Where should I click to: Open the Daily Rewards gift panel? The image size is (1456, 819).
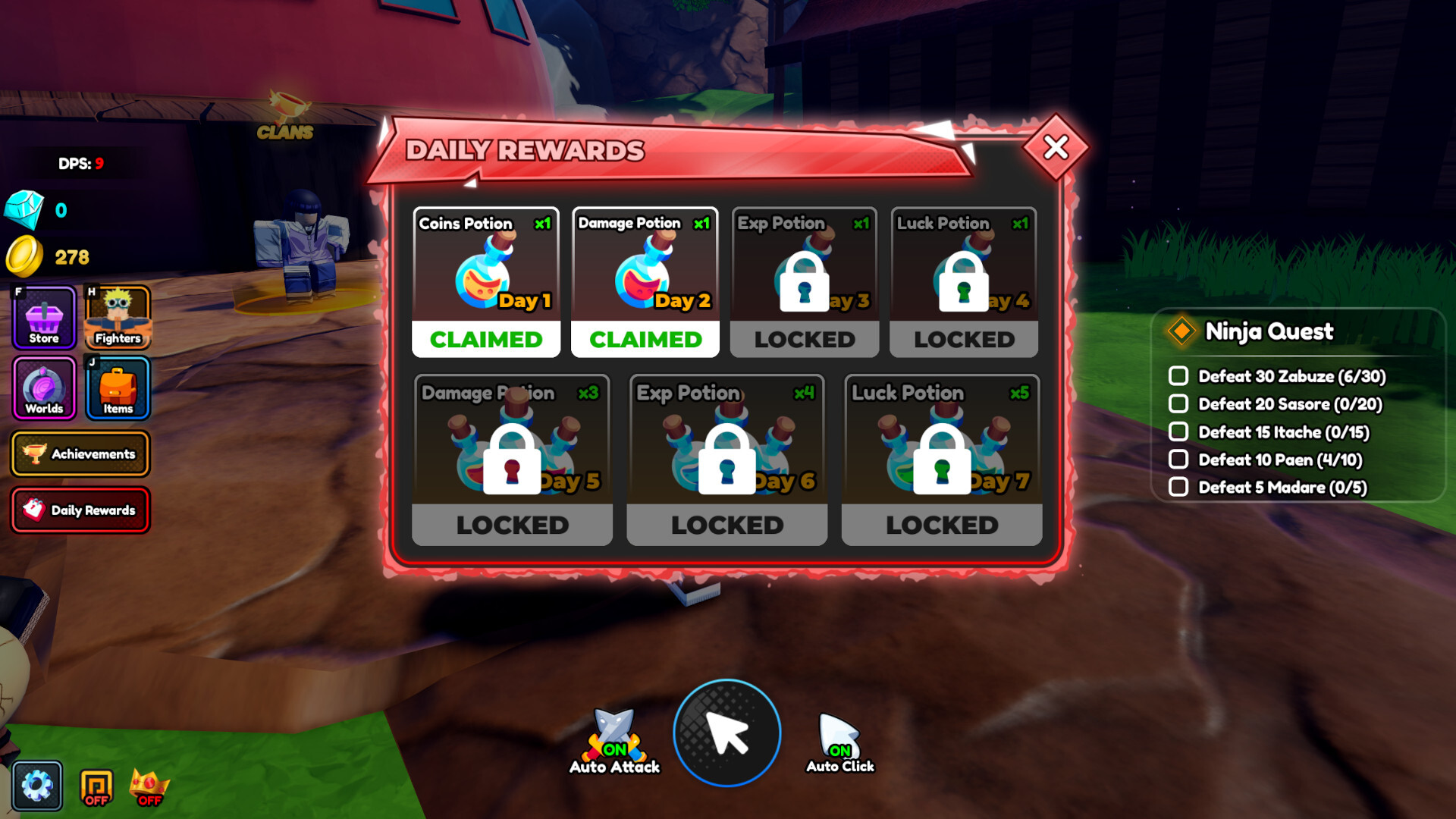80,510
